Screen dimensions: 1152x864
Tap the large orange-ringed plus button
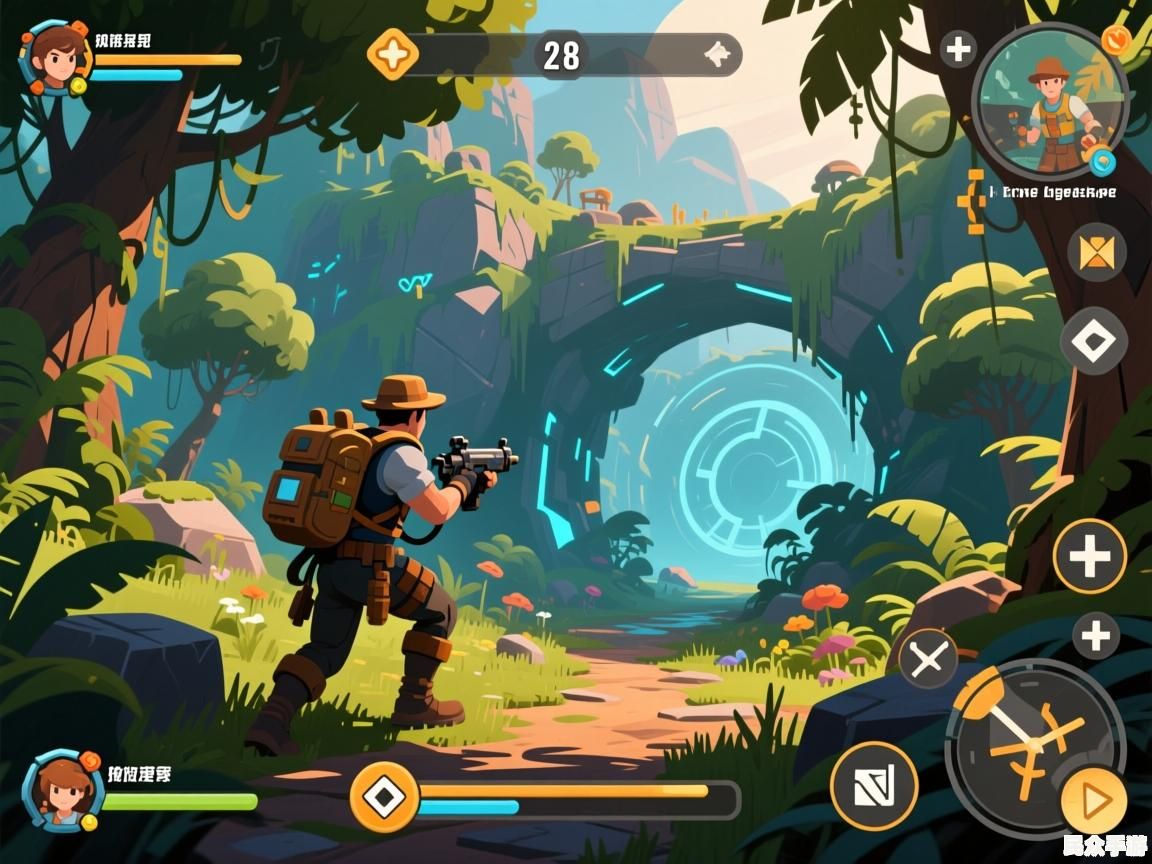pos(1090,556)
